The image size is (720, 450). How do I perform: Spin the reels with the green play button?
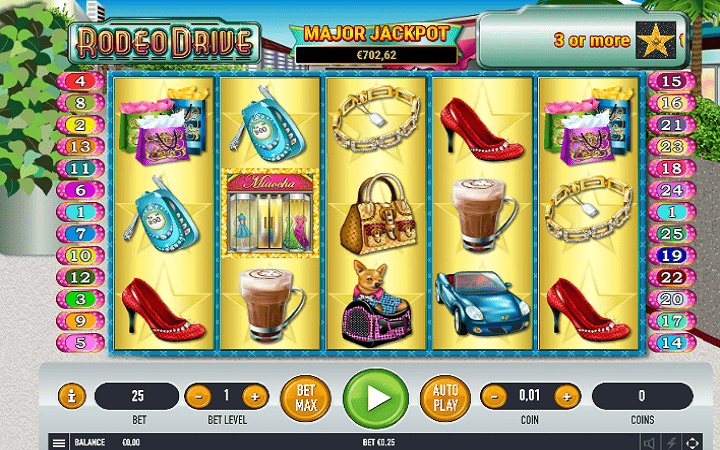(375, 397)
